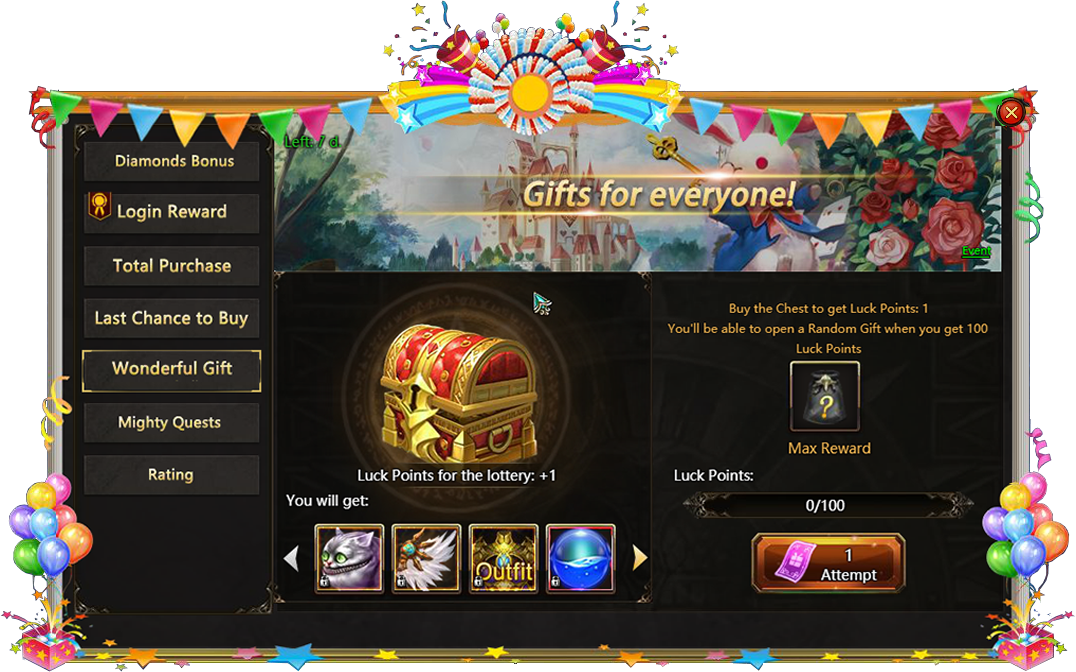Screen dimensions: 1076x672
Task: Open the green Event link
Action: [976, 251]
